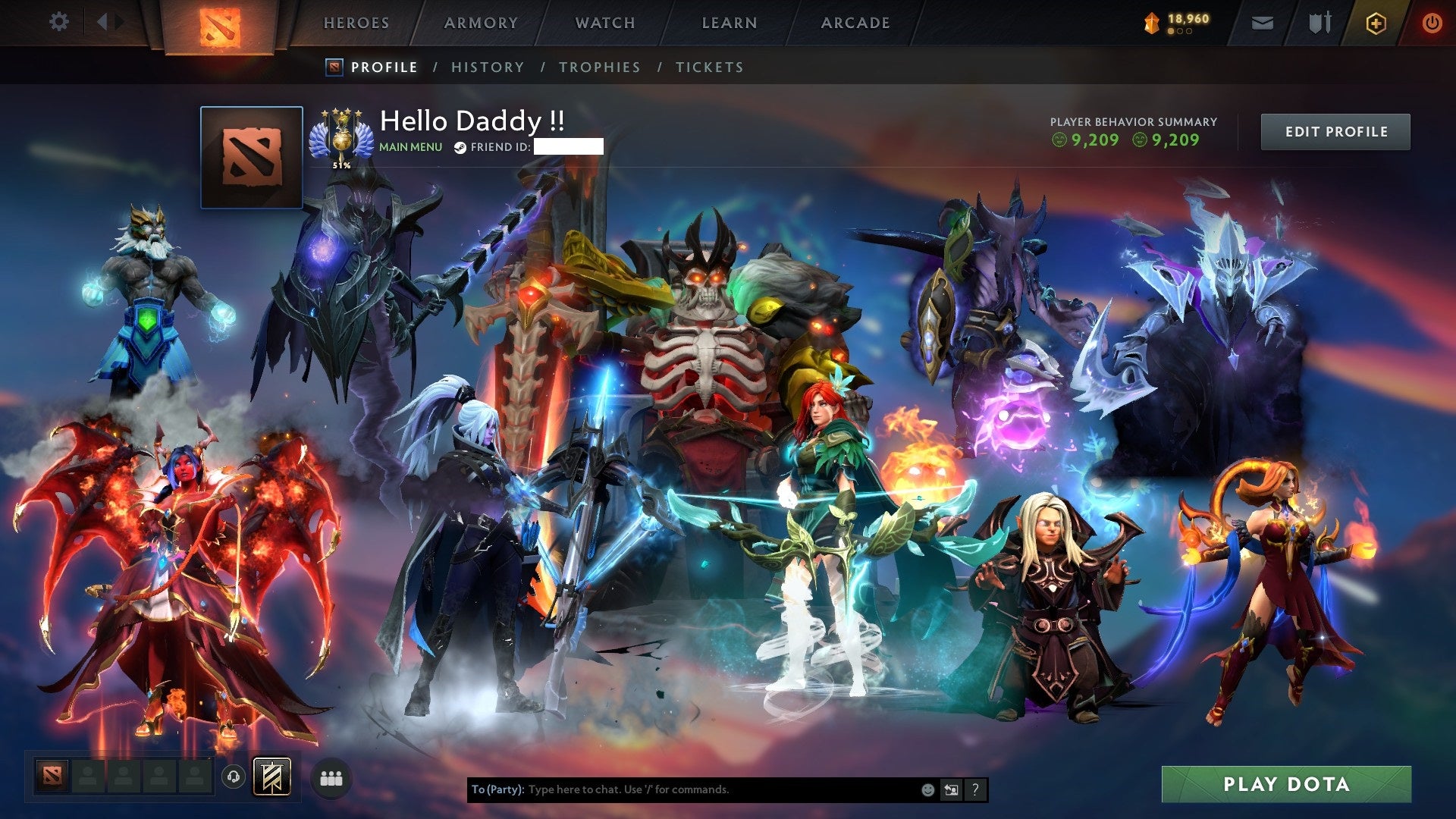Viewport: 1456px width, 819px height.
Task: Switch to the HISTORY tab
Action: click(487, 67)
